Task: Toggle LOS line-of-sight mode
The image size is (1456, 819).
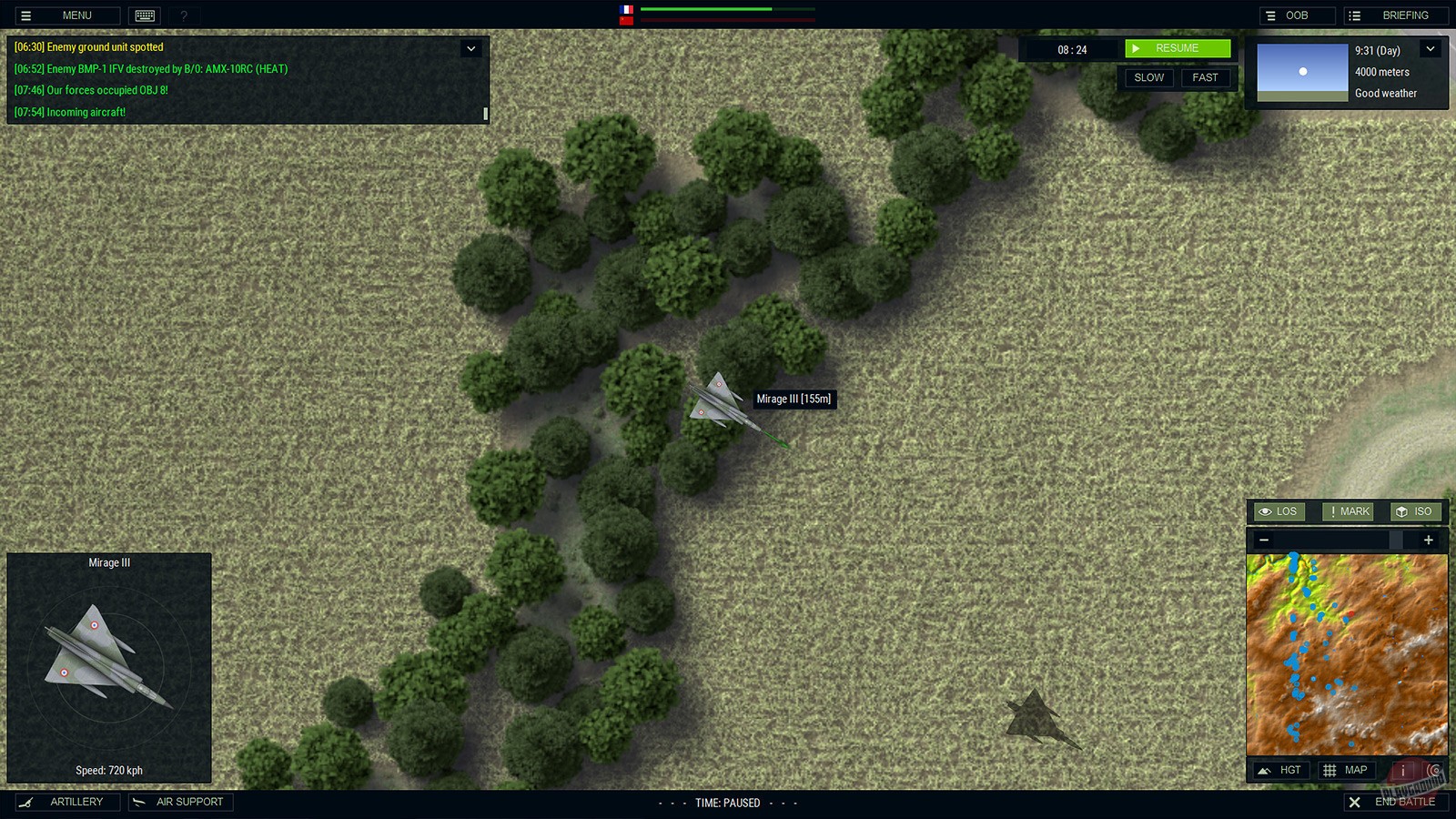Action: (1278, 511)
